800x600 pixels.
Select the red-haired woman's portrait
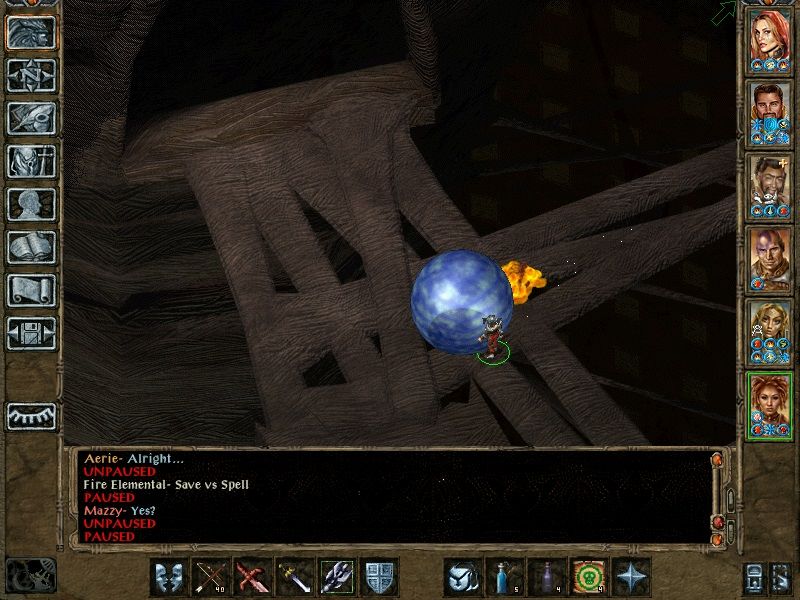pyautogui.click(x=771, y=37)
